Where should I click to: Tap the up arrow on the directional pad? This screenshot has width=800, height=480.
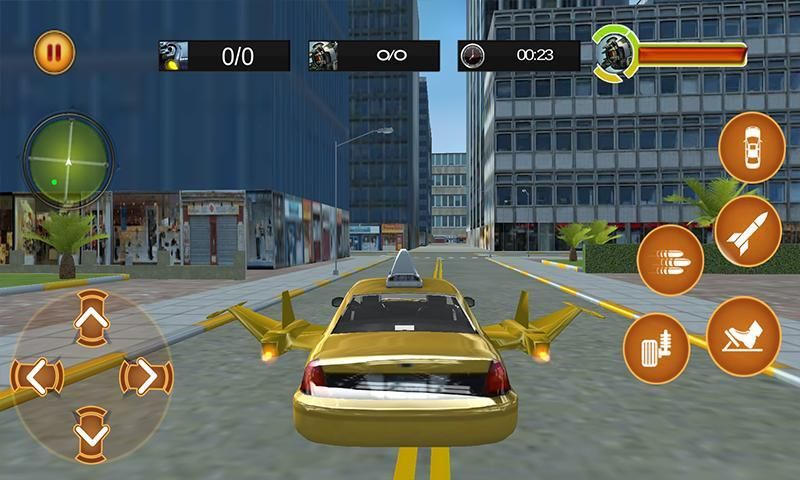click(x=91, y=319)
